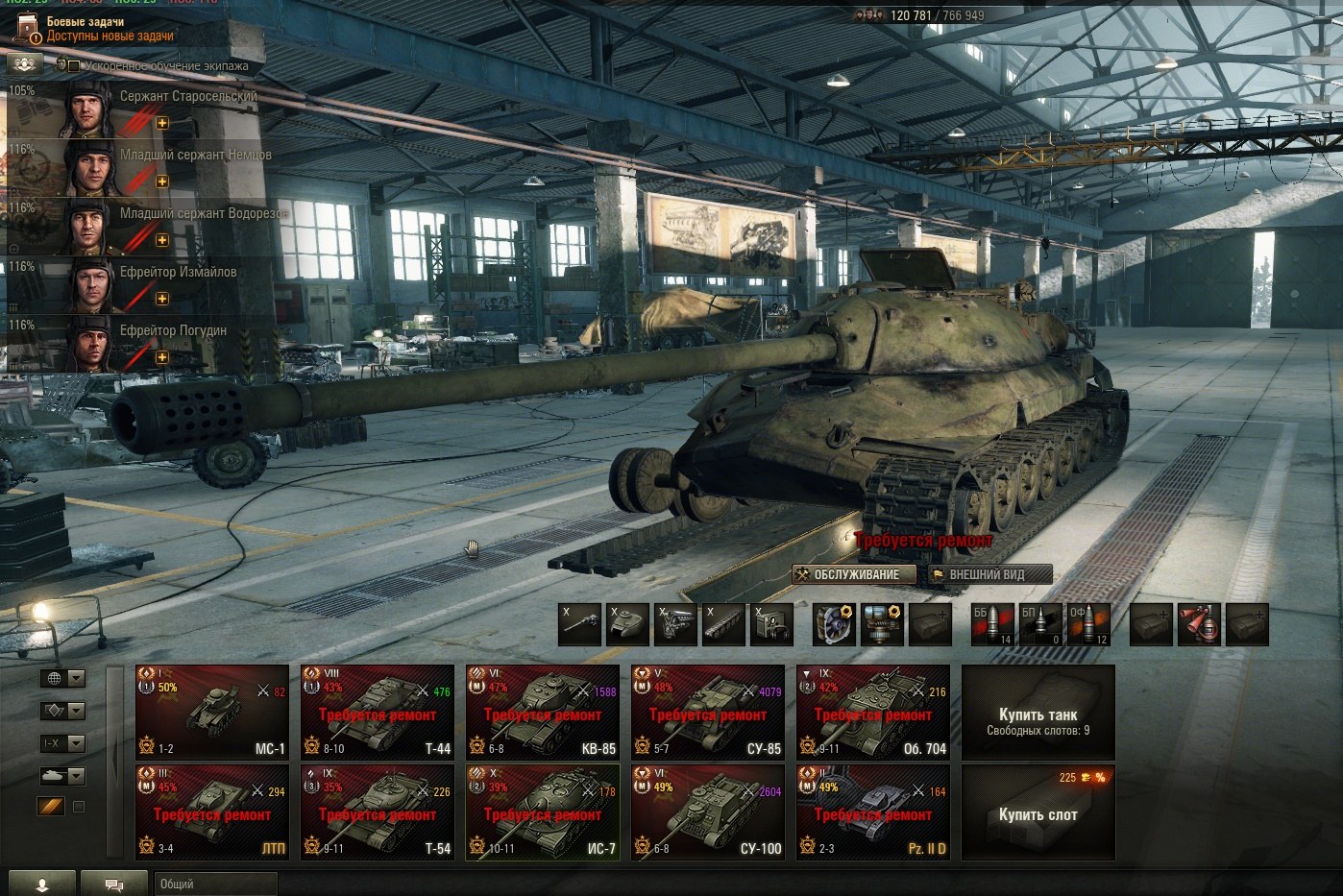
Task: Click the Общий chat channel field
Action: pyautogui.click(x=215, y=884)
